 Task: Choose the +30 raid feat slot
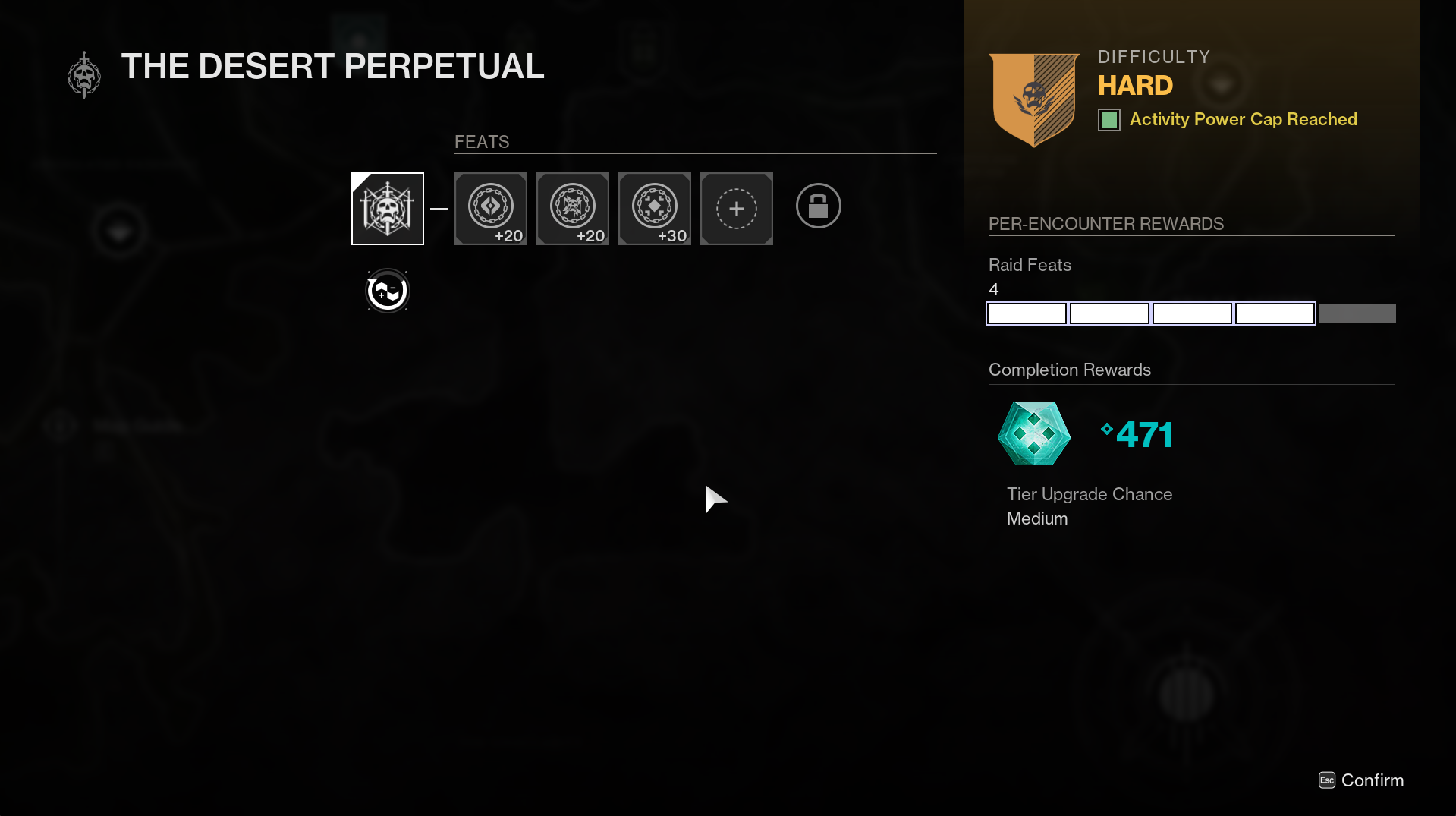pos(654,209)
